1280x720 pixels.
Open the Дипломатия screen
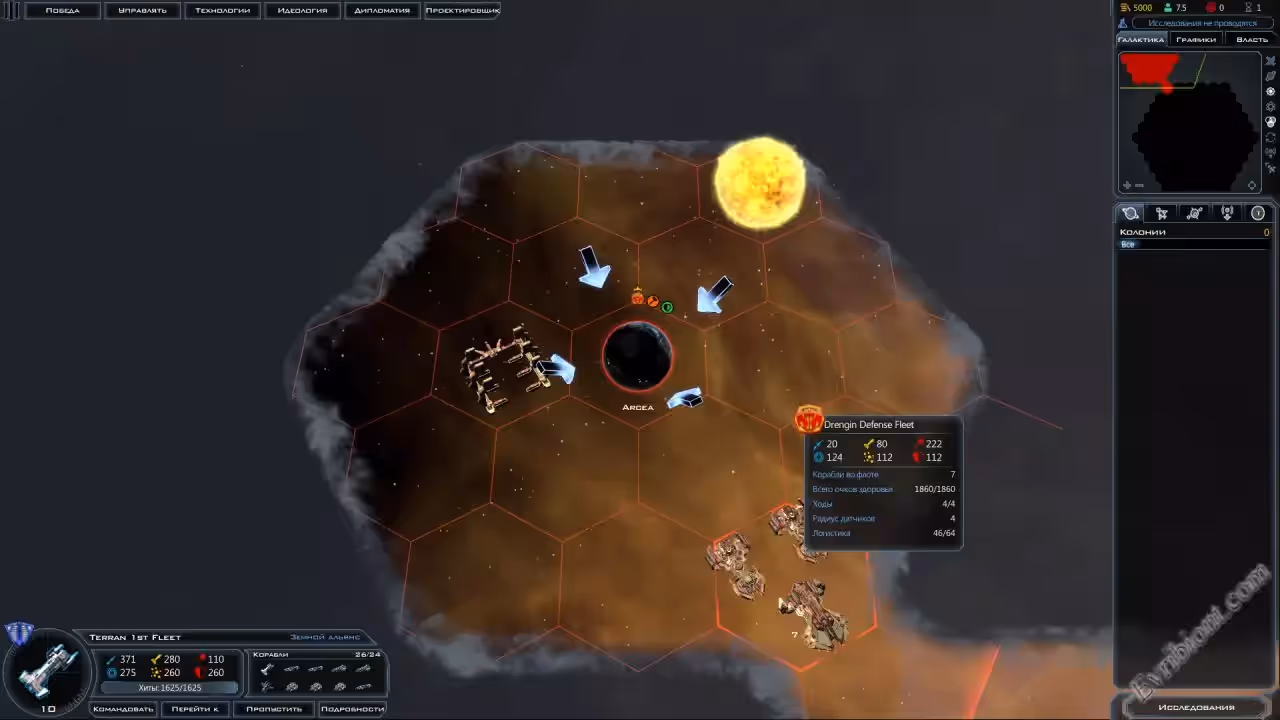pyautogui.click(x=382, y=10)
